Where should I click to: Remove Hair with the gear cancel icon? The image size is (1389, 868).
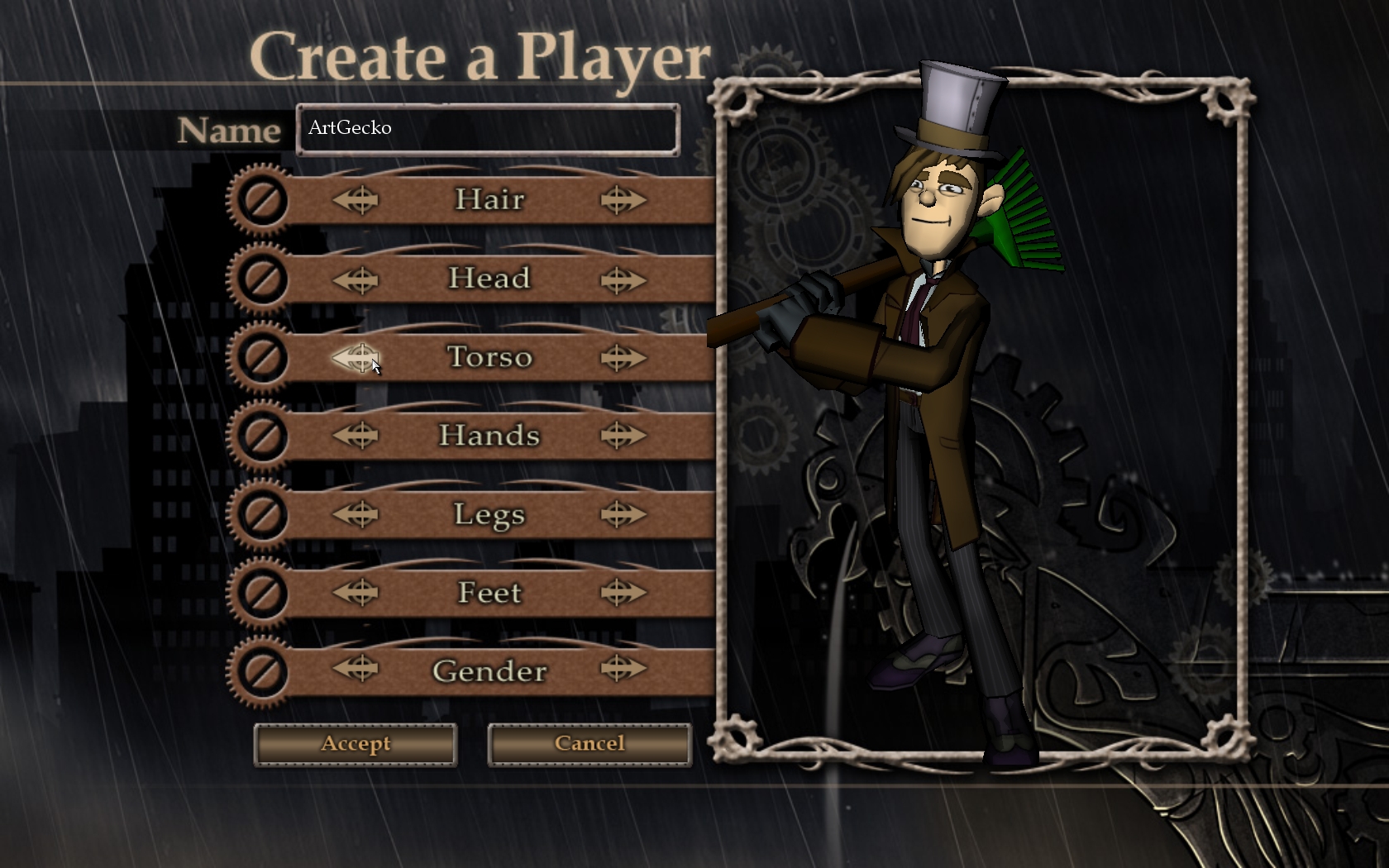(x=262, y=200)
